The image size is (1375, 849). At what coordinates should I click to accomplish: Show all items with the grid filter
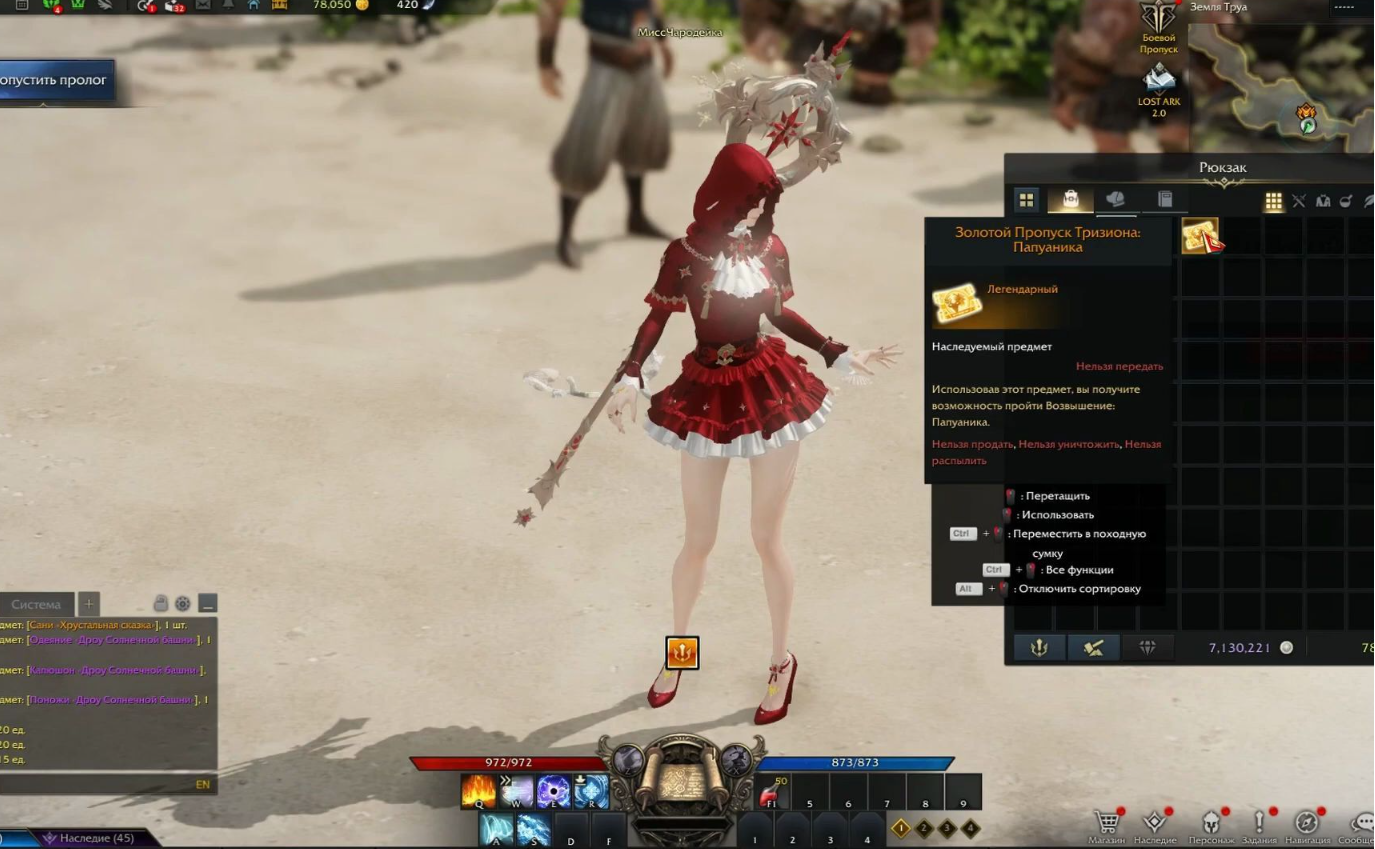1273,201
